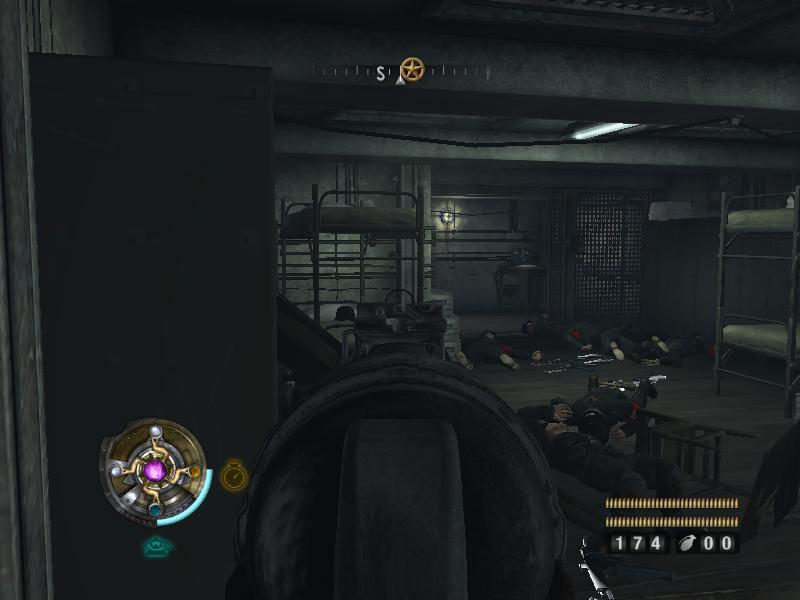Image resolution: width=800 pixels, height=600 pixels.
Task: Select the grenade icon by the ammo counter
Action: click(x=690, y=543)
